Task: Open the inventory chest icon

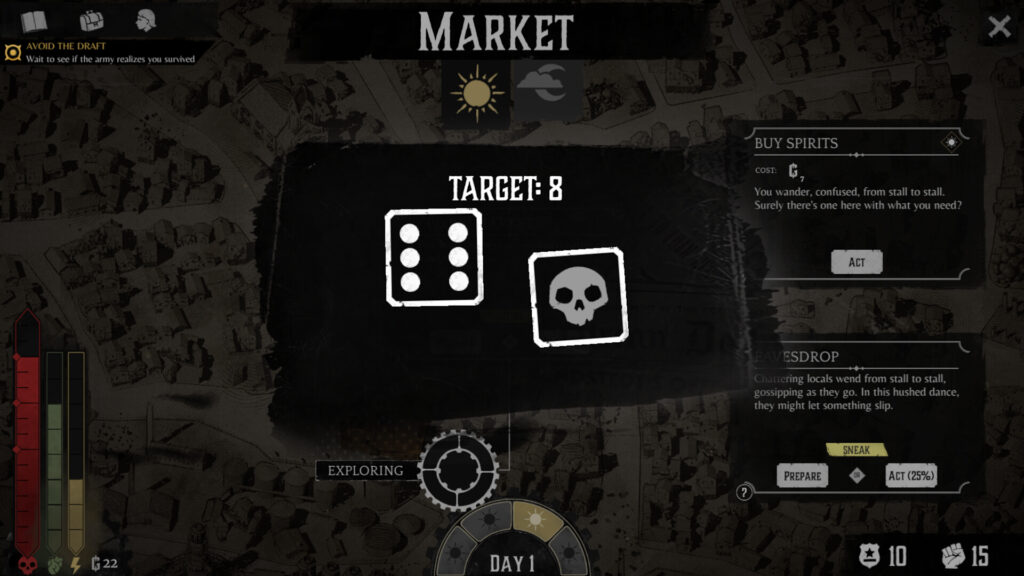Action: coord(92,21)
